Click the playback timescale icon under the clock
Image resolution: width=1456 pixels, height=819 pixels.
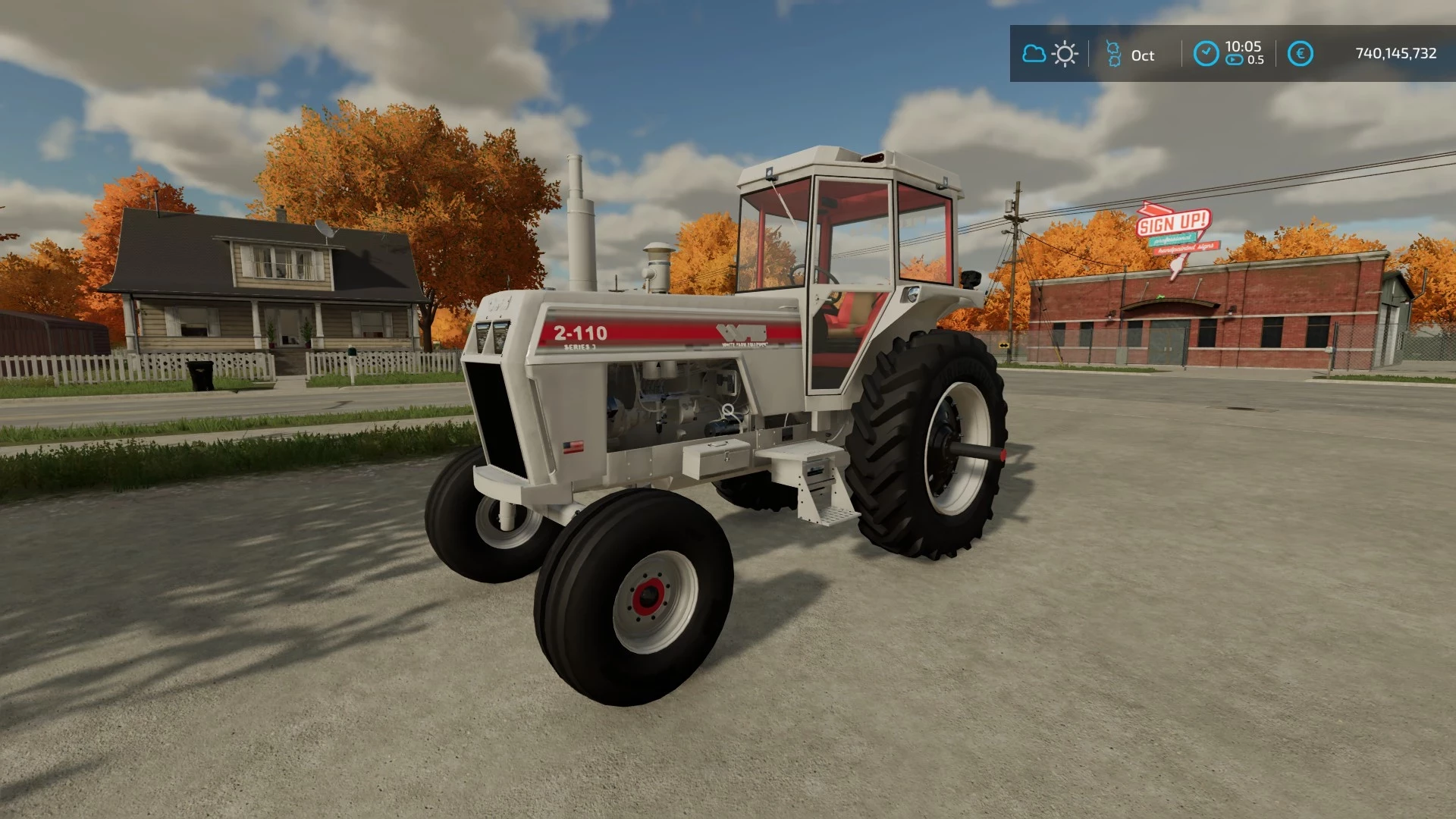pyautogui.click(x=1235, y=59)
